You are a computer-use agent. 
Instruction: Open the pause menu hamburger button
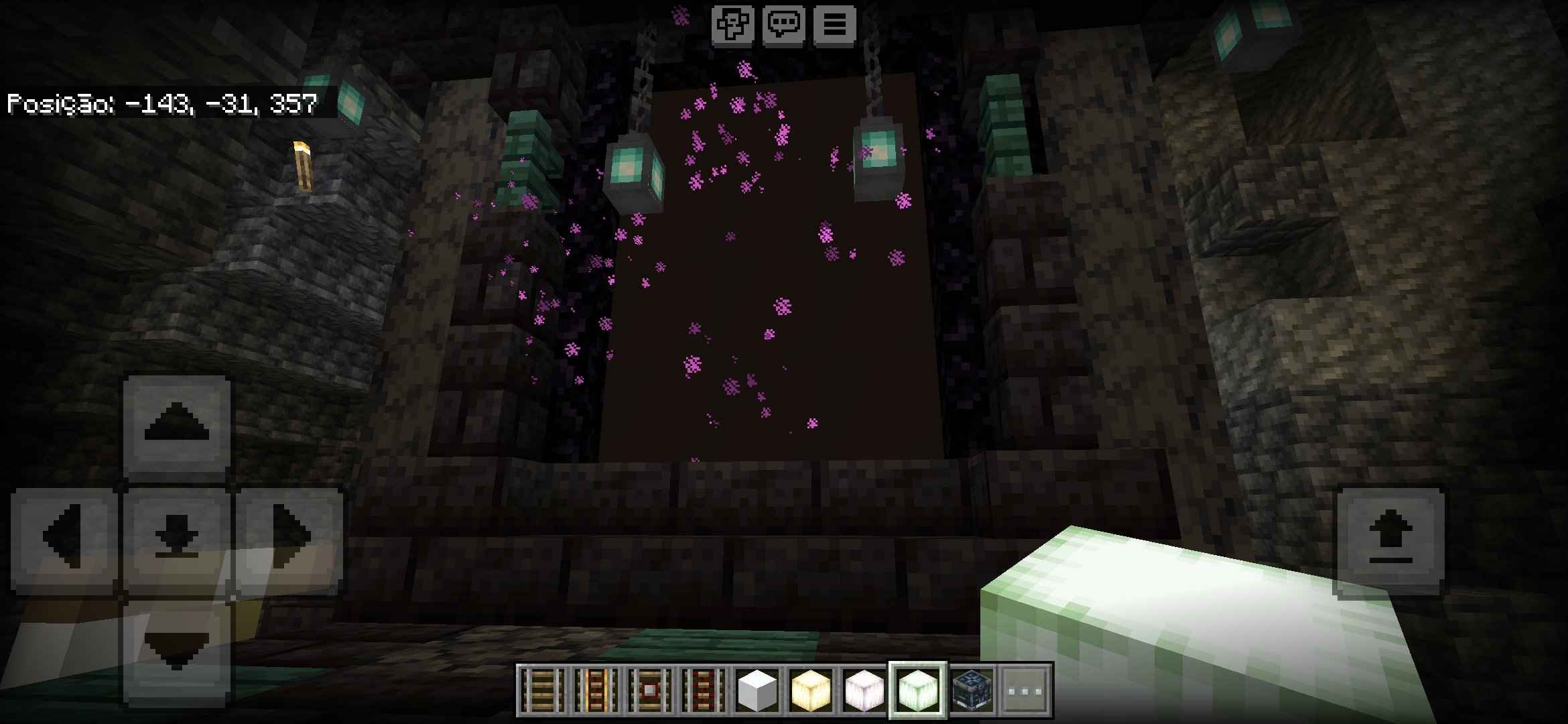pyautogui.click(x=834, y=25)
